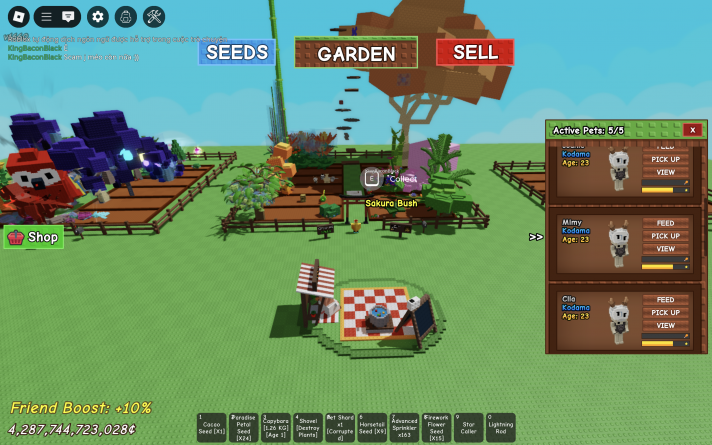The width and height of the screenshot is (712, 445).
Task: Feed the pet named Clio
Action: click(x=665, y=299)
